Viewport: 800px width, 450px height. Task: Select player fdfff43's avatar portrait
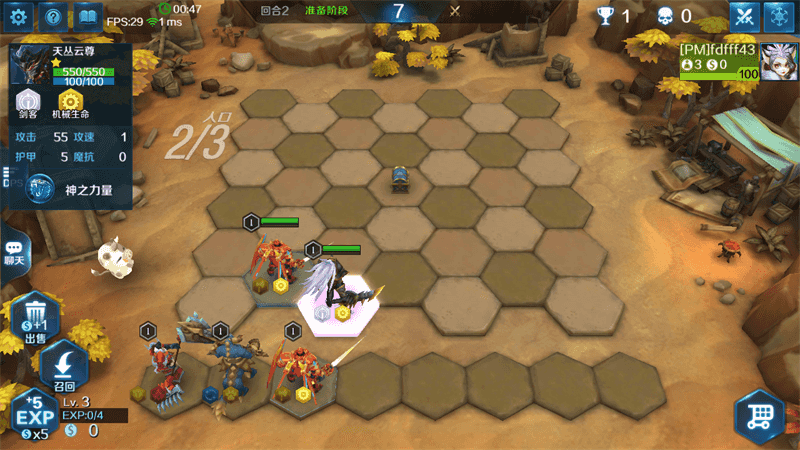click(x=778, y=62)
